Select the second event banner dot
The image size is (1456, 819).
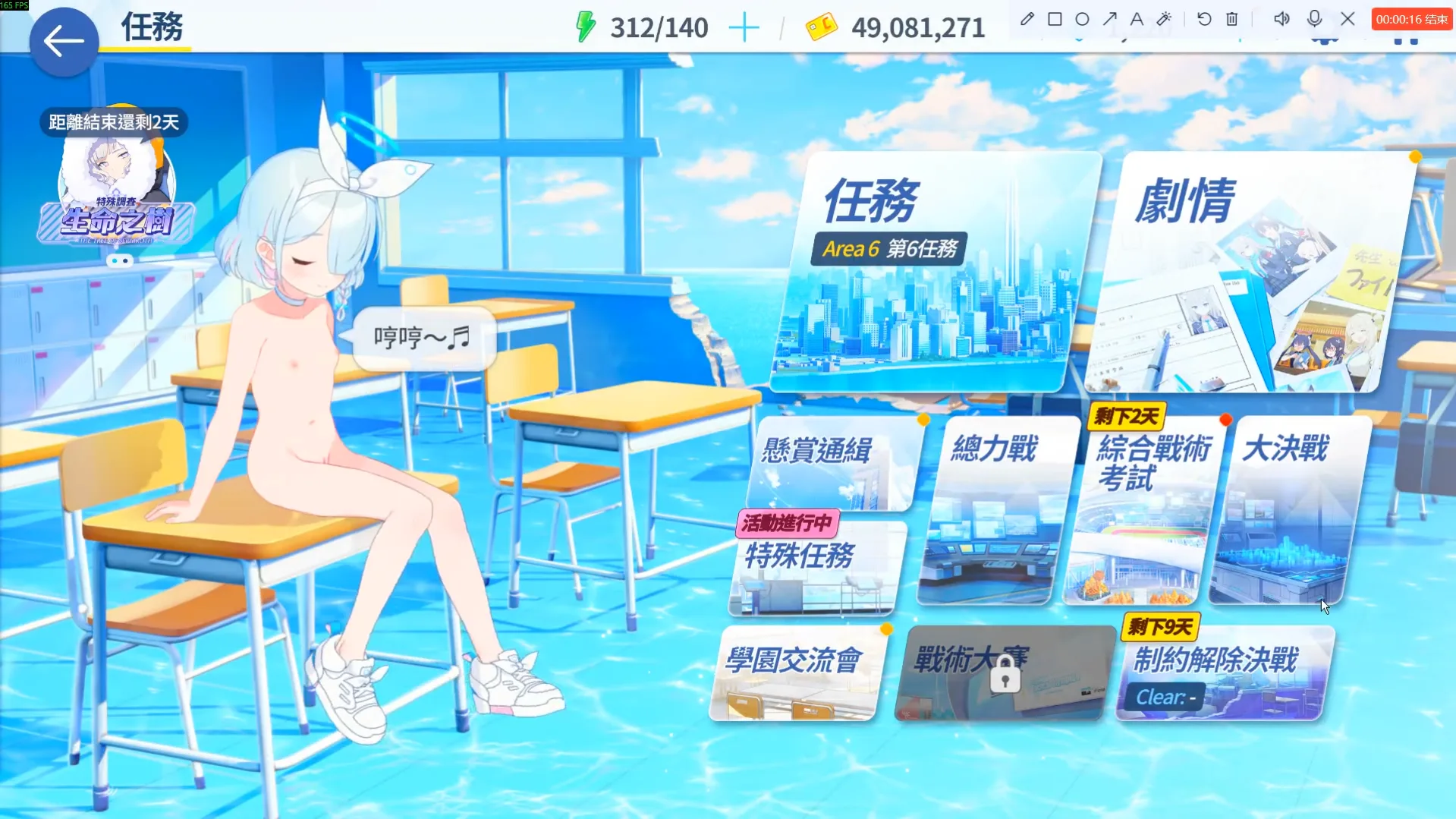coord(125,260)
